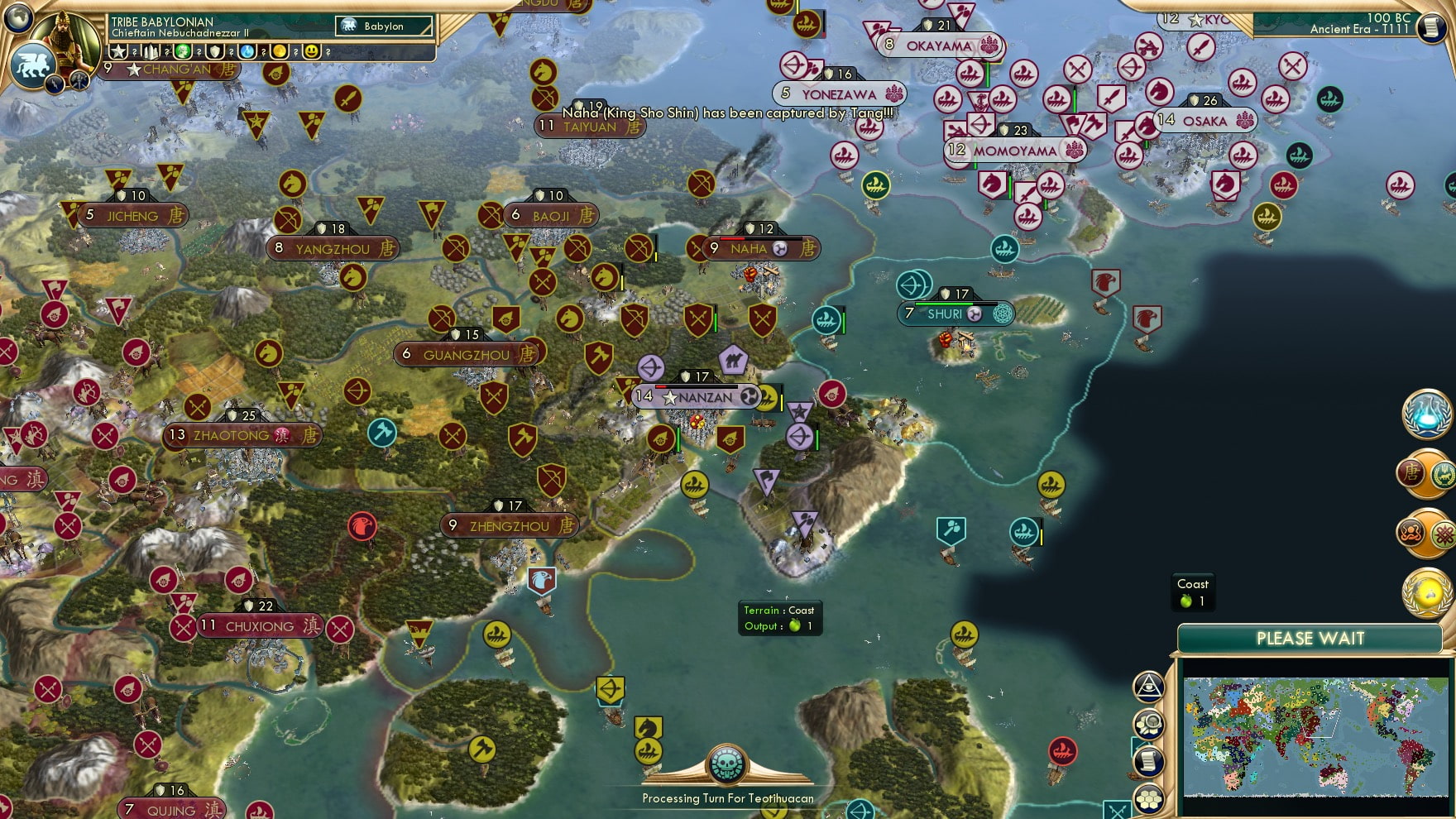The width and height of the screenshot is (1456, 819).
Task: Click the eye-pyramid overlay icon above the minimap
Action: click(x=1149, y=687)
